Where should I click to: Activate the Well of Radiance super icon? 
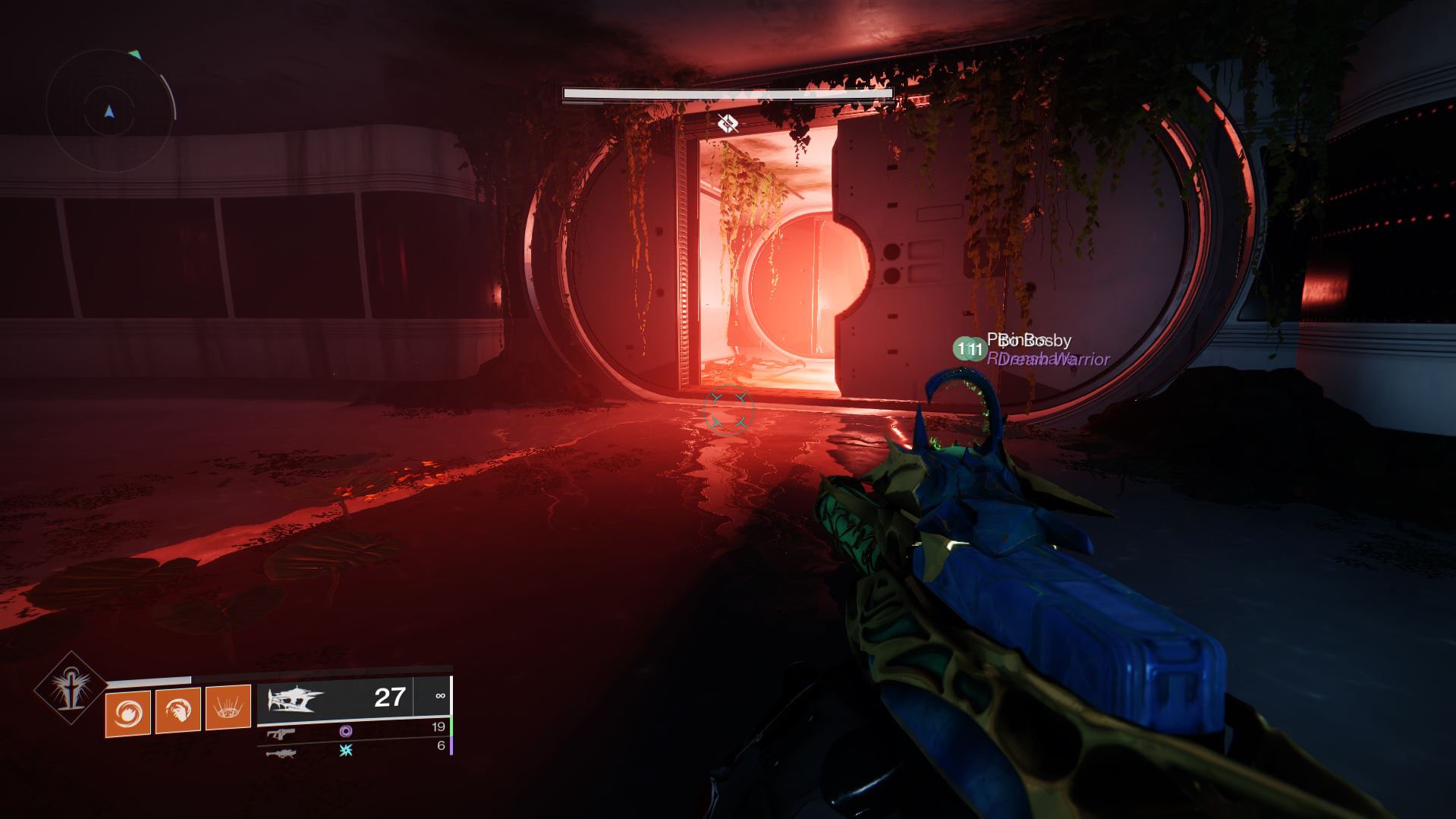[71, 688]
